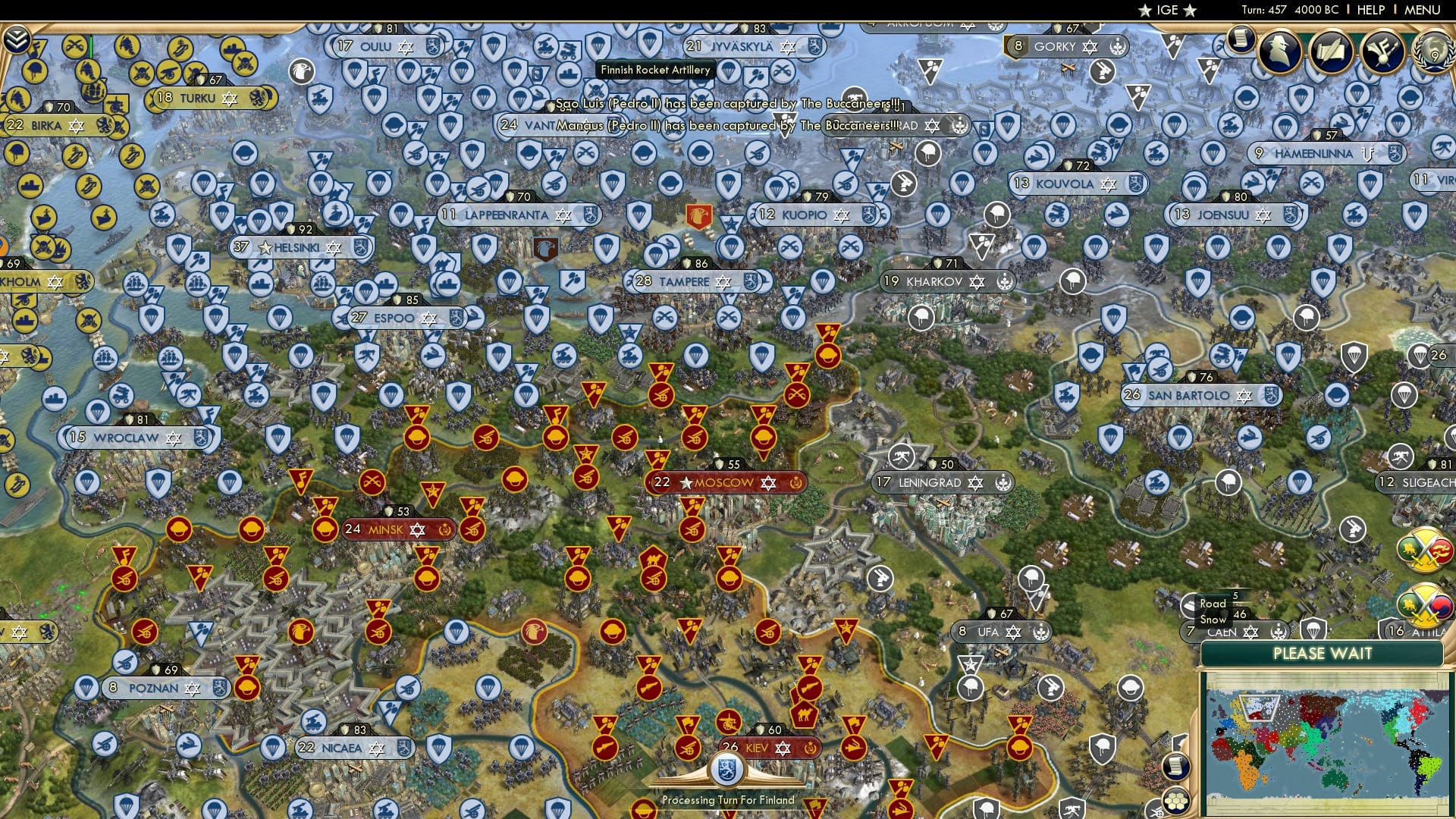Click the capital star on the Helsinki city banner

265,247
